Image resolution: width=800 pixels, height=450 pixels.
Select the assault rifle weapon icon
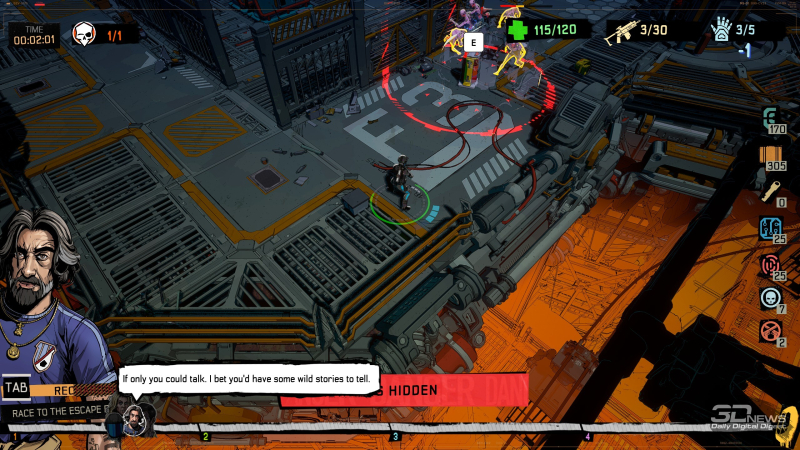(621, 29)
